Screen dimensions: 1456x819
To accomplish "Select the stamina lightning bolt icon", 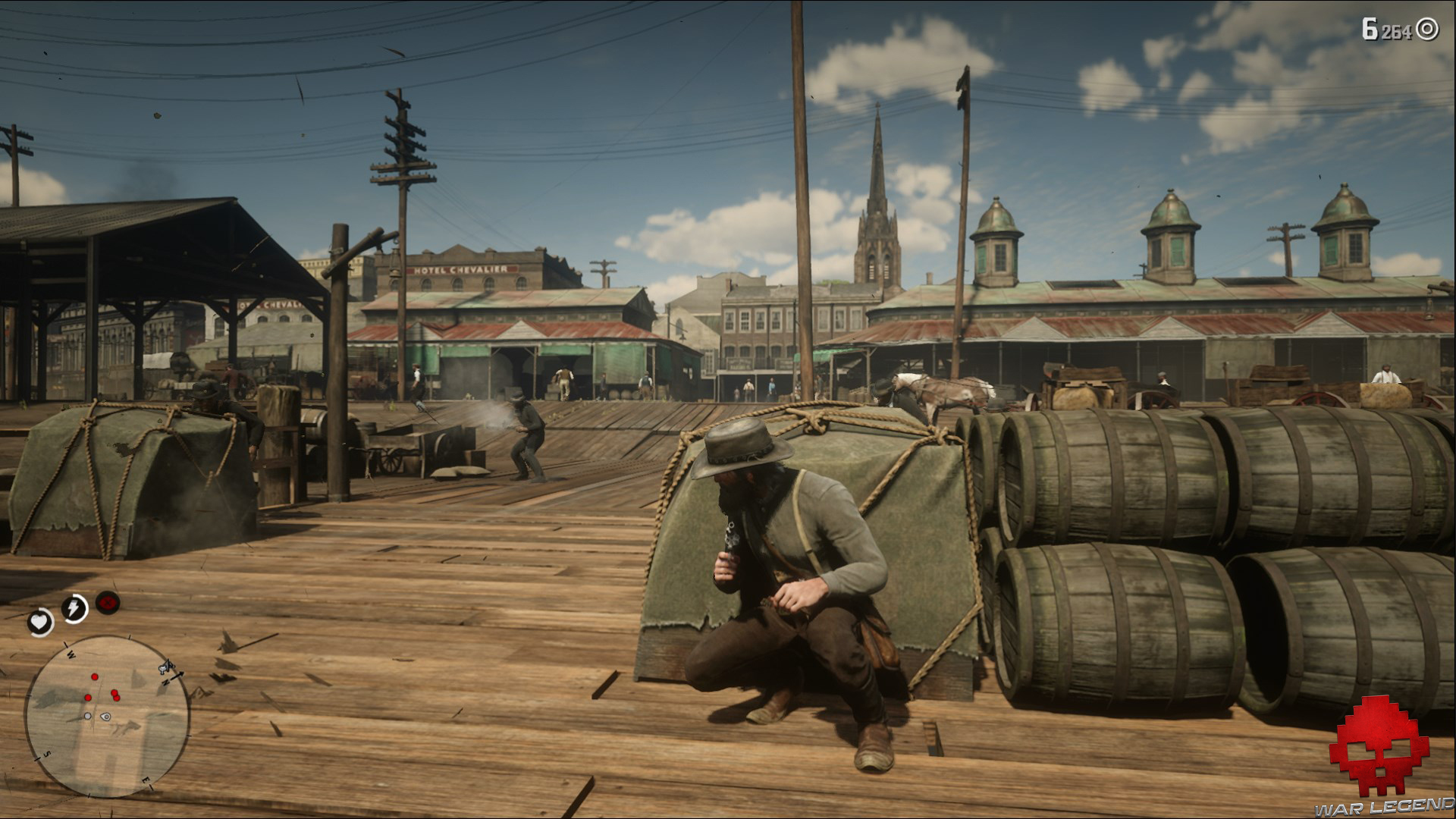I will point(74,607).
